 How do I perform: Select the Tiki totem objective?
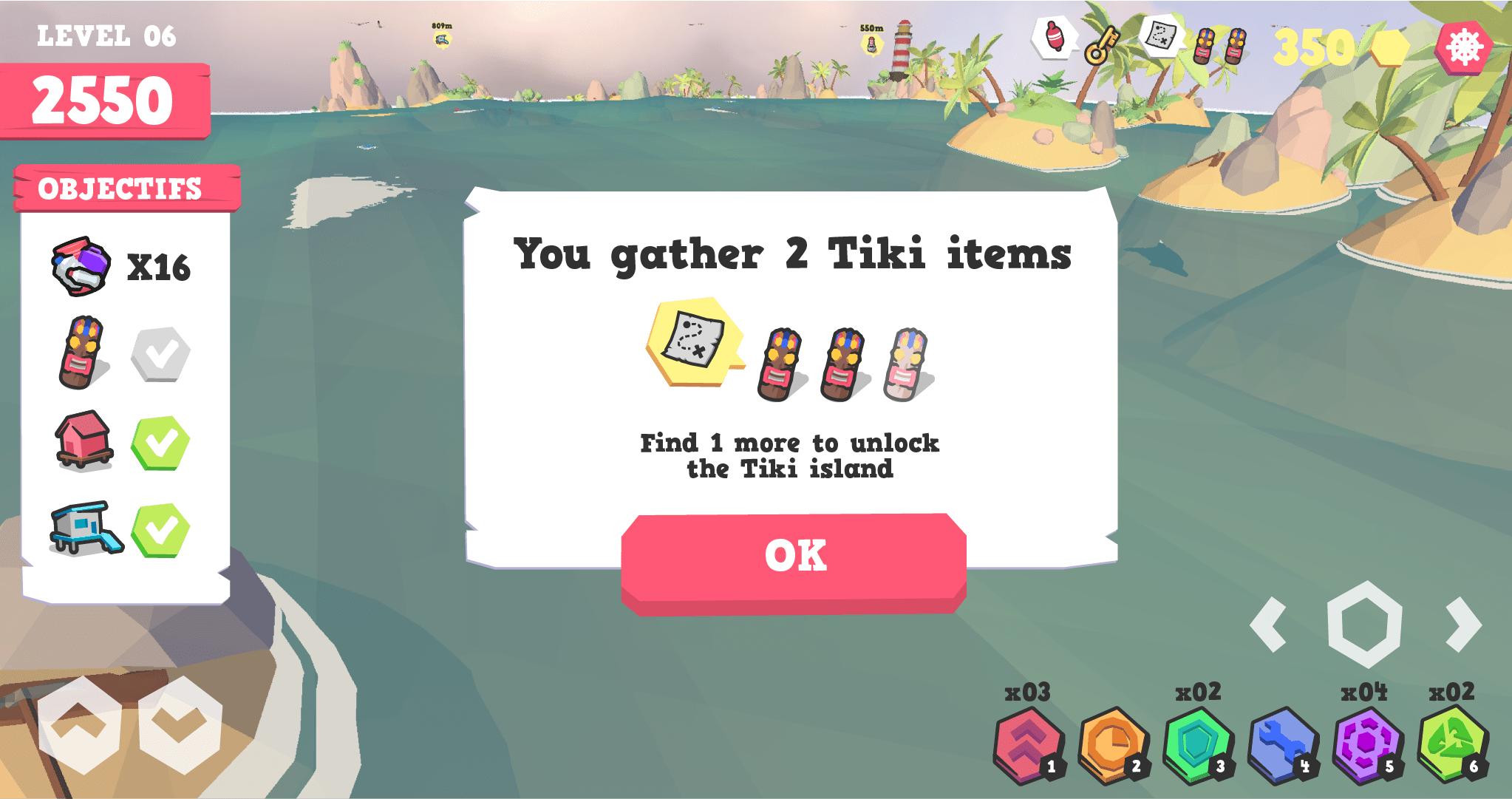click(82, 353)
